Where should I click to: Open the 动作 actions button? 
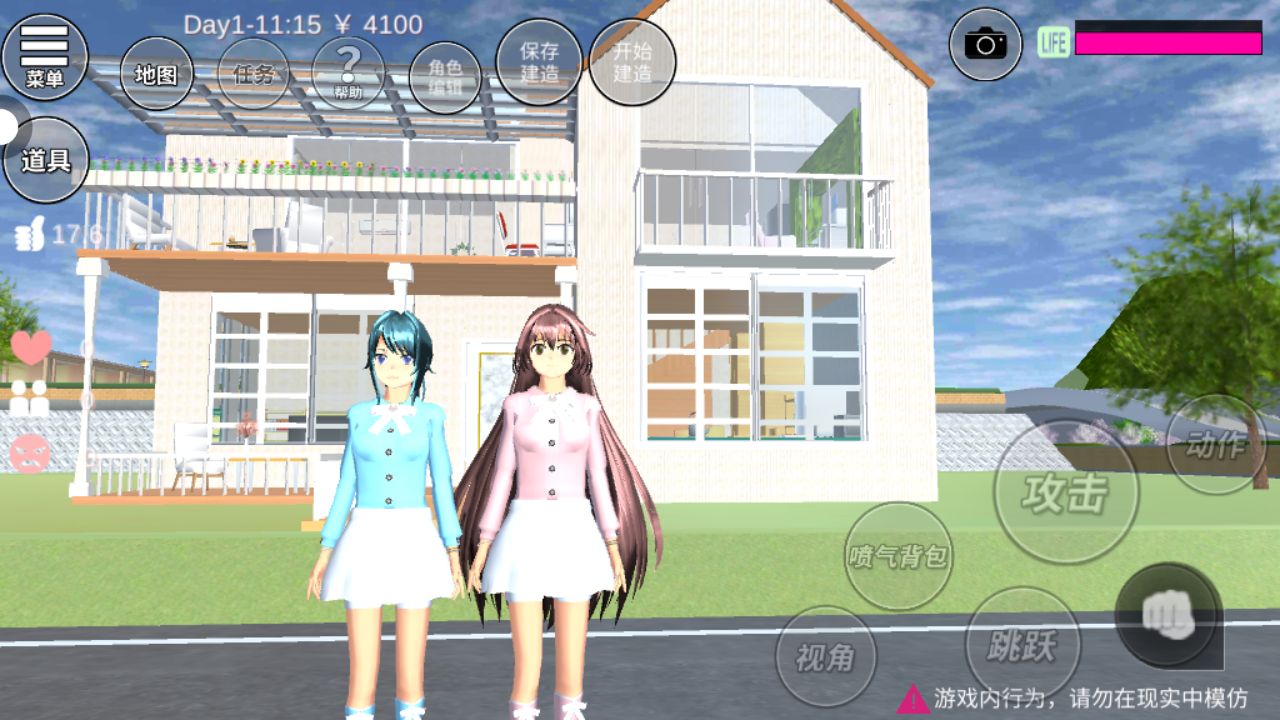[x=1215, y=445]
